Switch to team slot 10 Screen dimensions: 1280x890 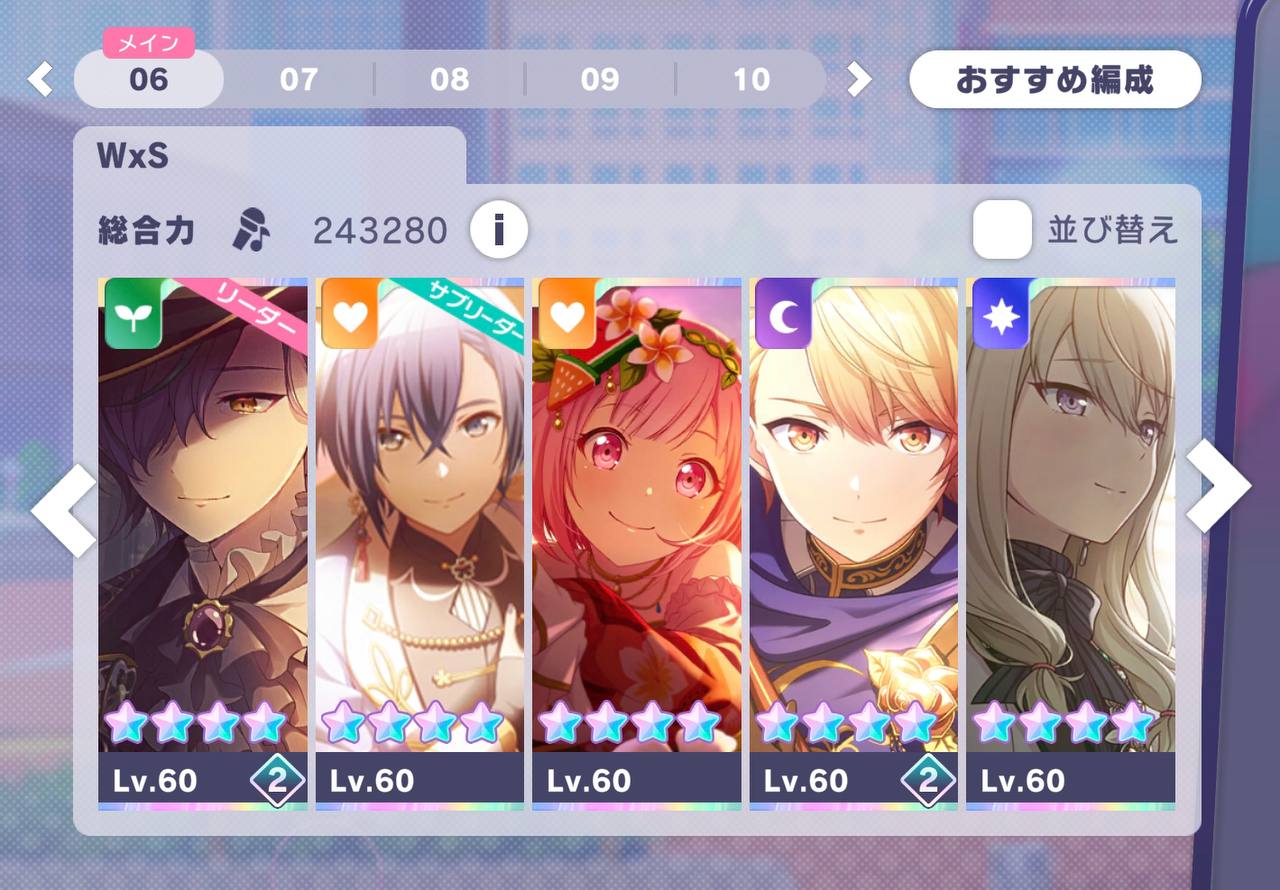point(751,79)
